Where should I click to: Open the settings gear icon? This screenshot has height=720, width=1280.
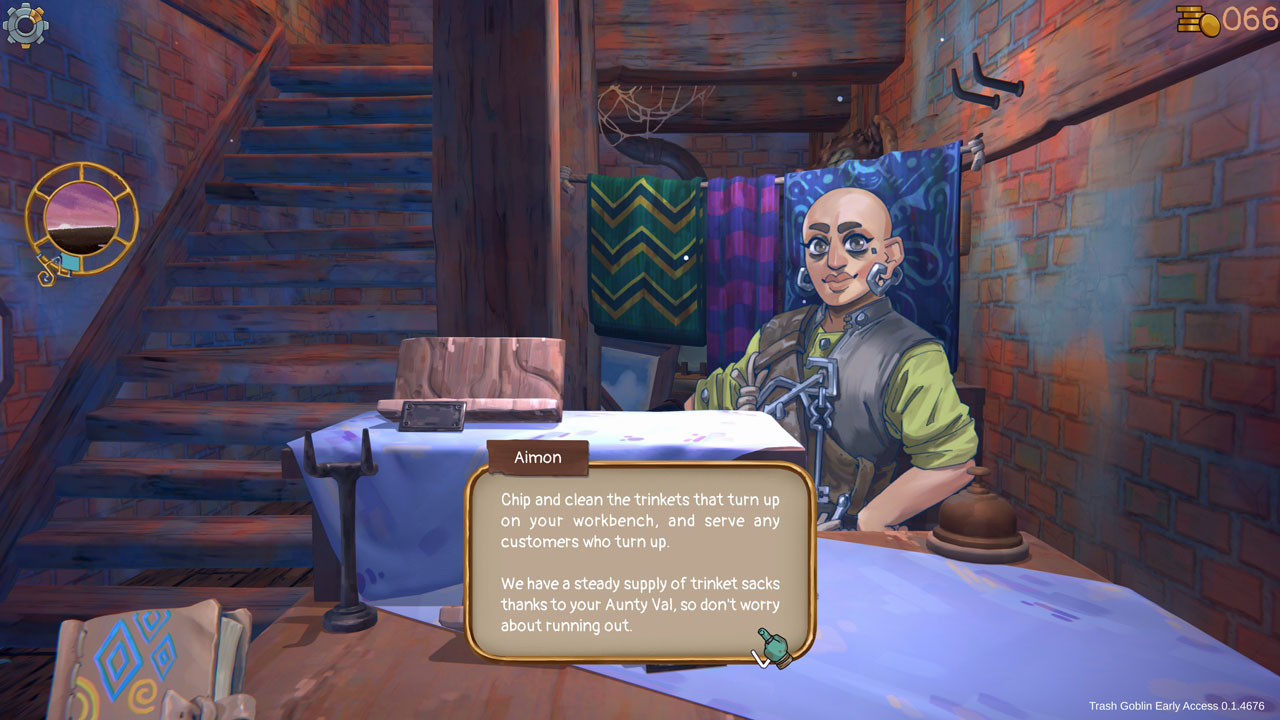(x=25, y=25)
